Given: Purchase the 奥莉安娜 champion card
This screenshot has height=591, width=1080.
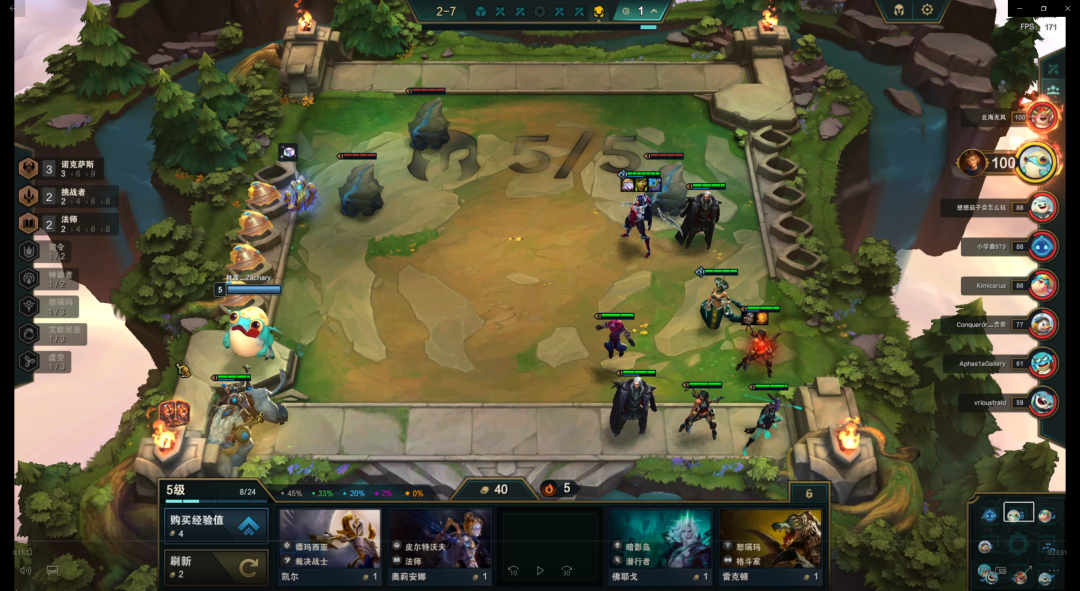Looking at the screenshot, I should (441, 546).
